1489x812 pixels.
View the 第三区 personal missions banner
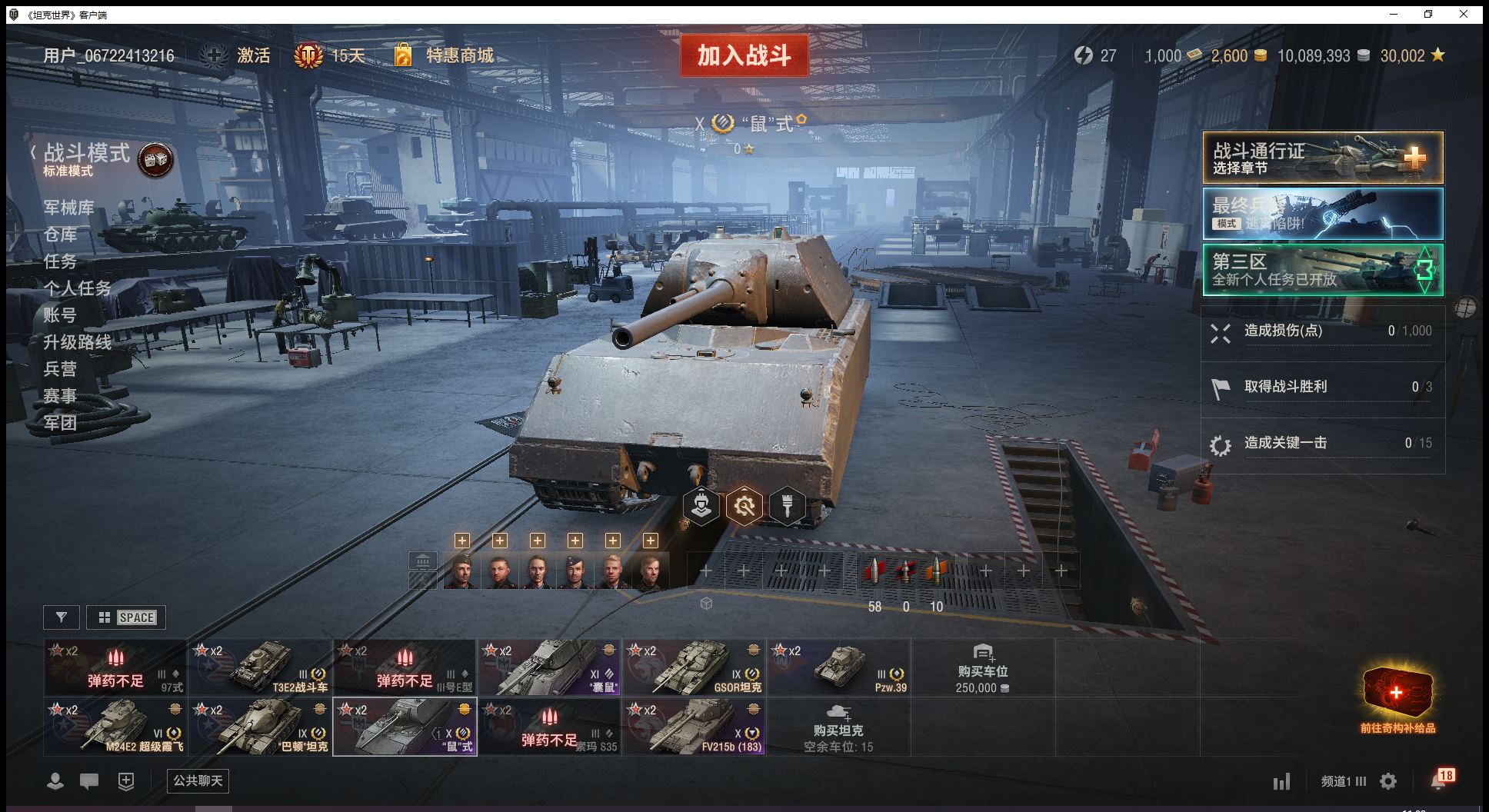(x=1322, y=269)
